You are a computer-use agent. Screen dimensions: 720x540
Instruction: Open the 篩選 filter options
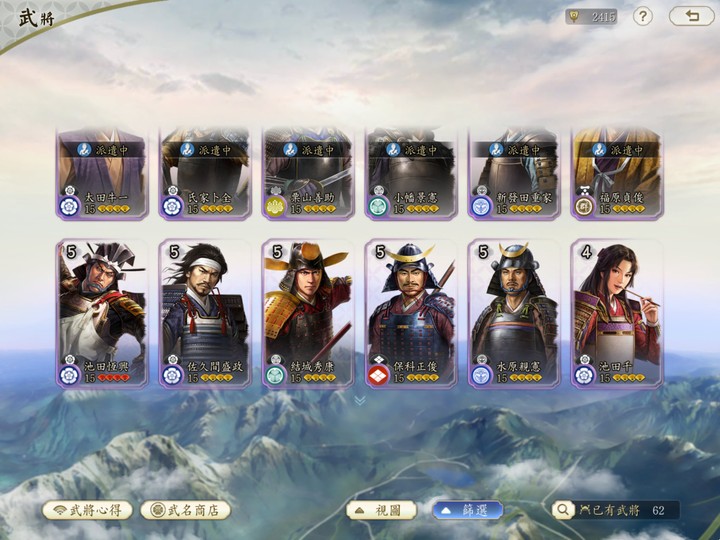tap(467, 510)
